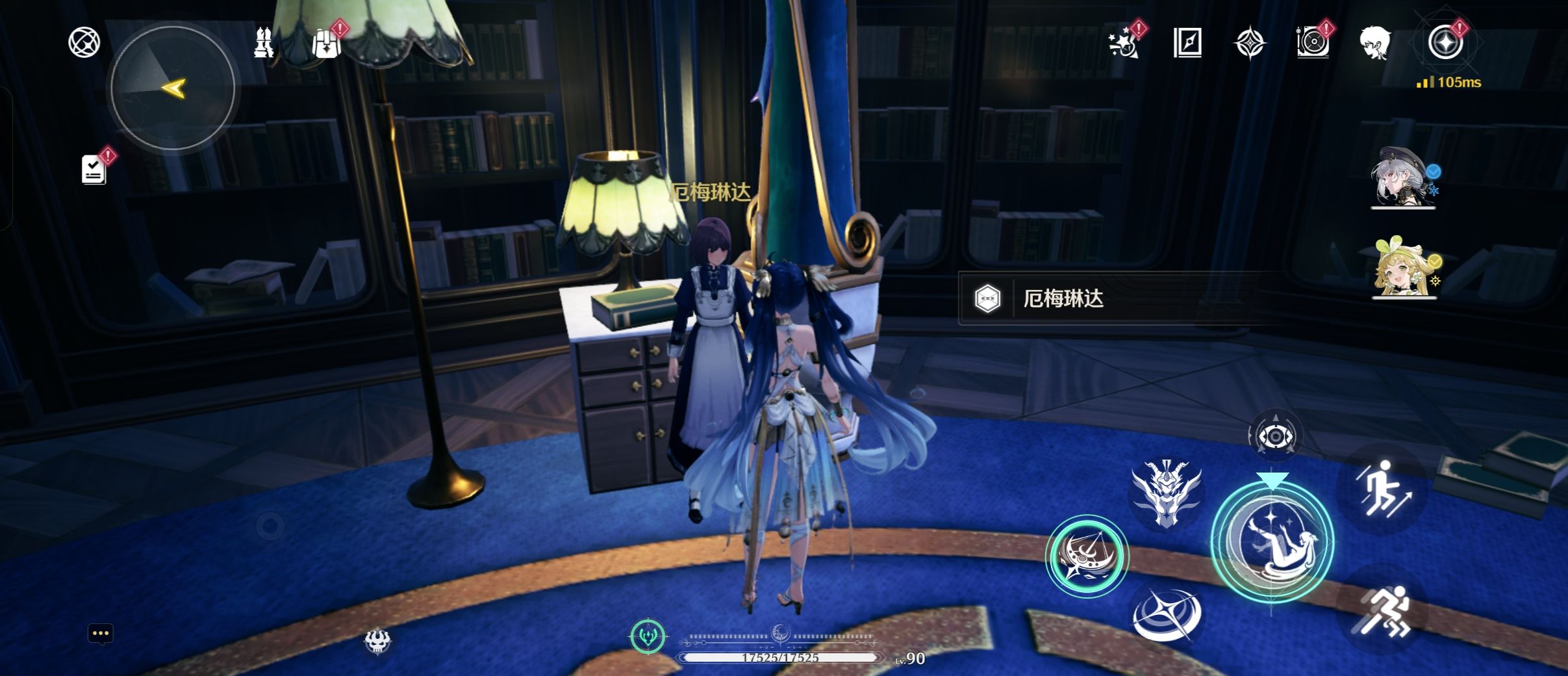Viewport: 1568px width, 676px height.
Task: Open the quest checklist icon
Action: (x=94, y=170)
